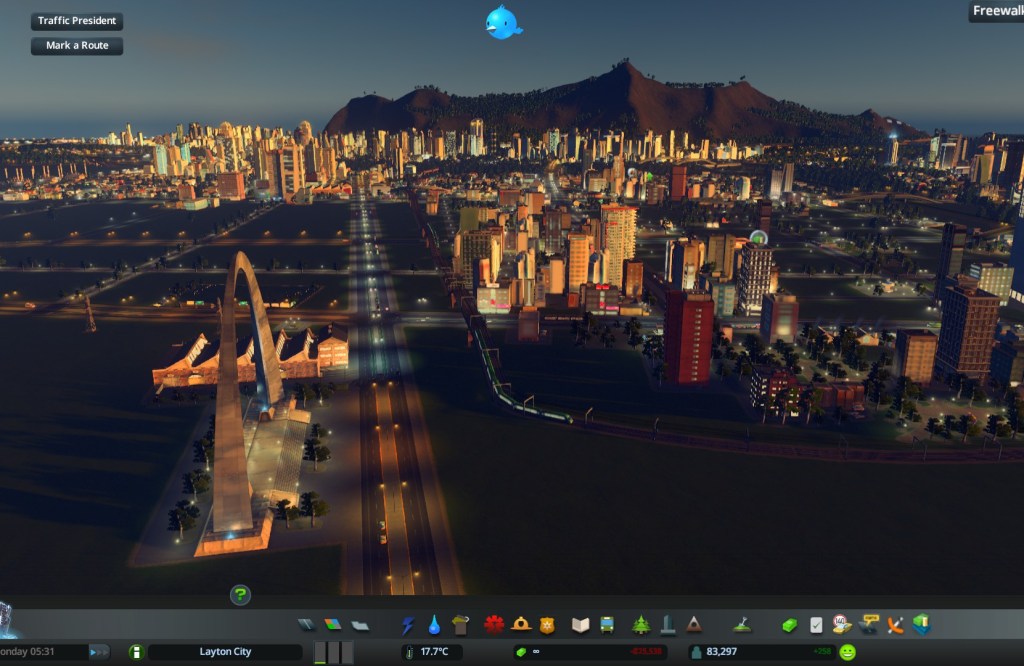
Task: Click the green happiness smiley face
Action: [848, 652]
